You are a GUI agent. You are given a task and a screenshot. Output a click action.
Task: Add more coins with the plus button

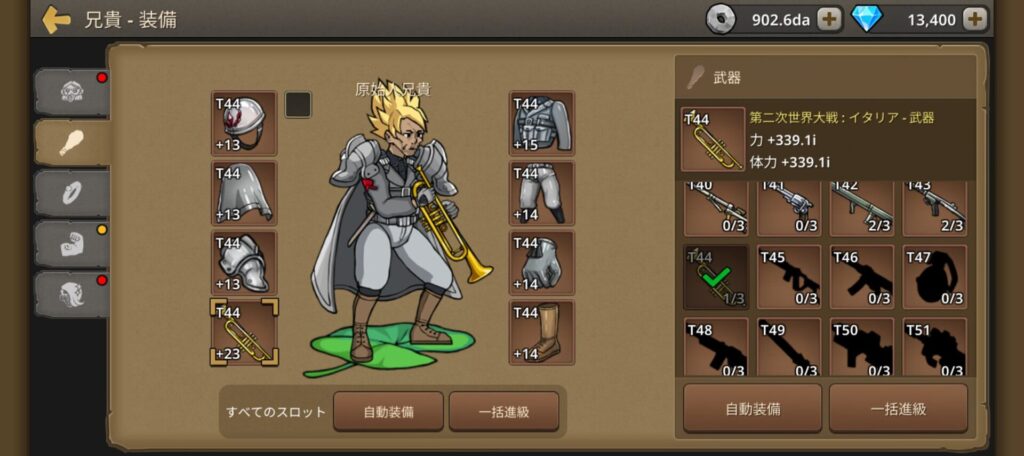pyautogui.click(x=829, y=18)
